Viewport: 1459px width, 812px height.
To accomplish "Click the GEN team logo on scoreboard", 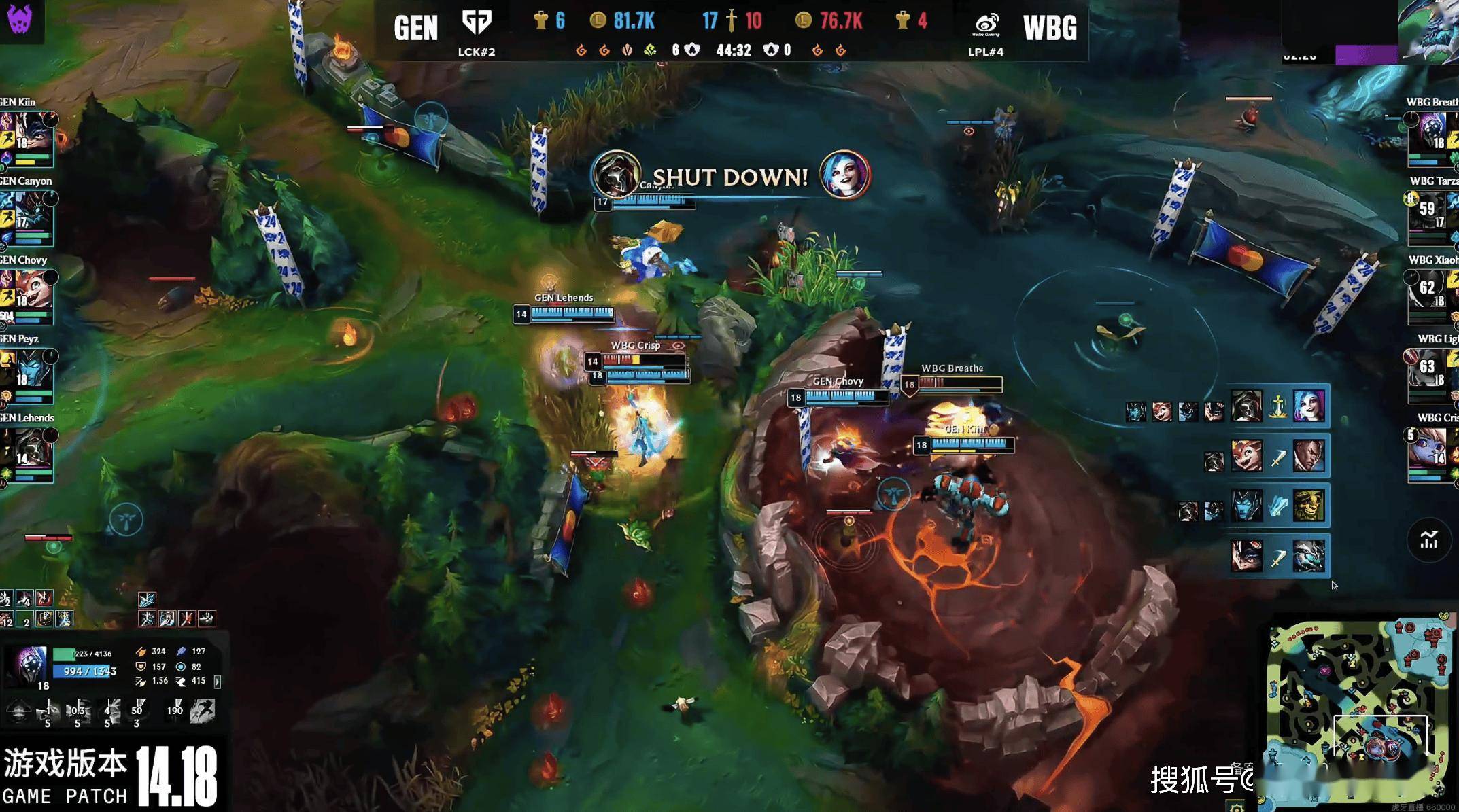I will (476, 22).
